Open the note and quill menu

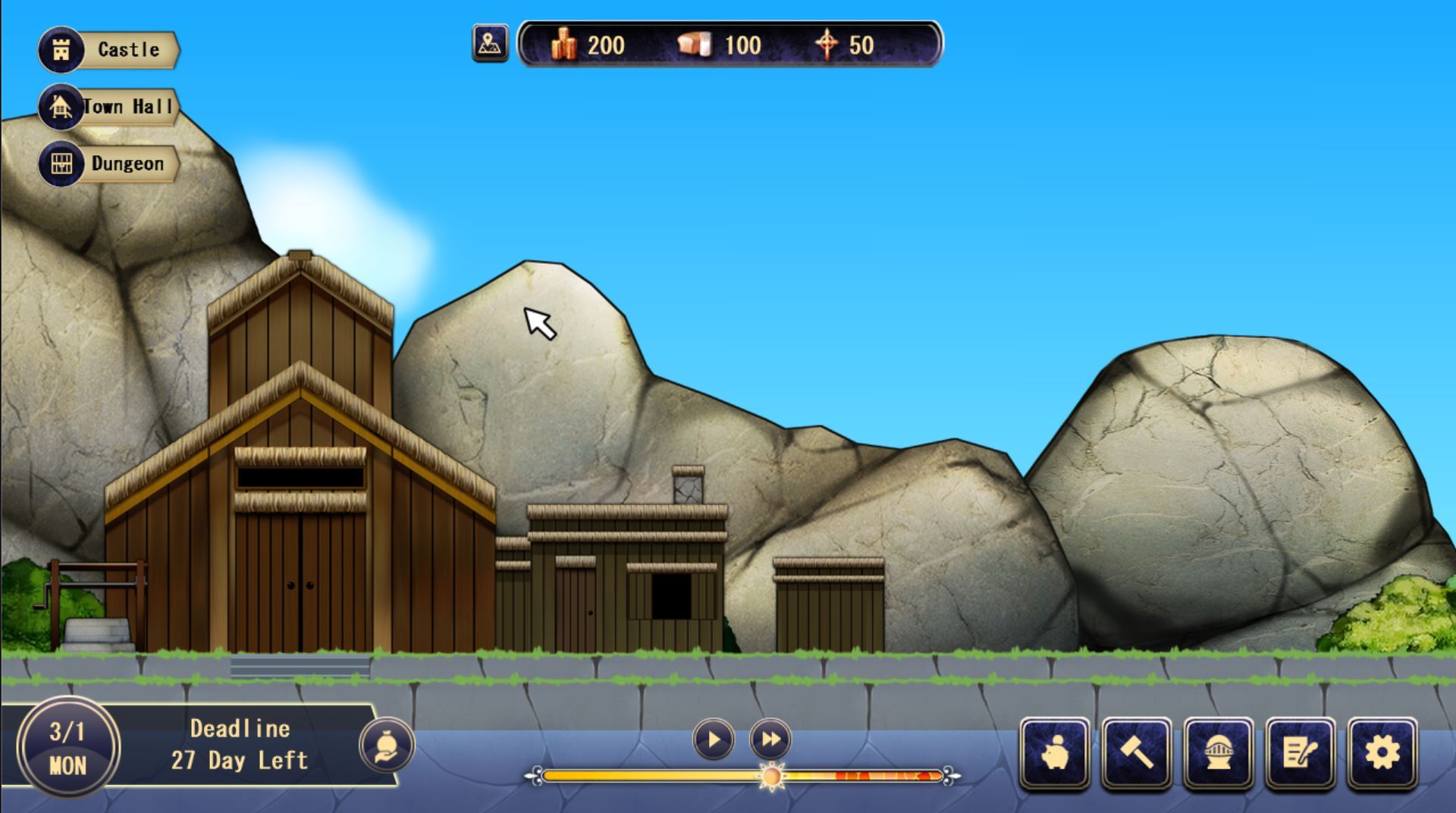tap(1300, 753)
